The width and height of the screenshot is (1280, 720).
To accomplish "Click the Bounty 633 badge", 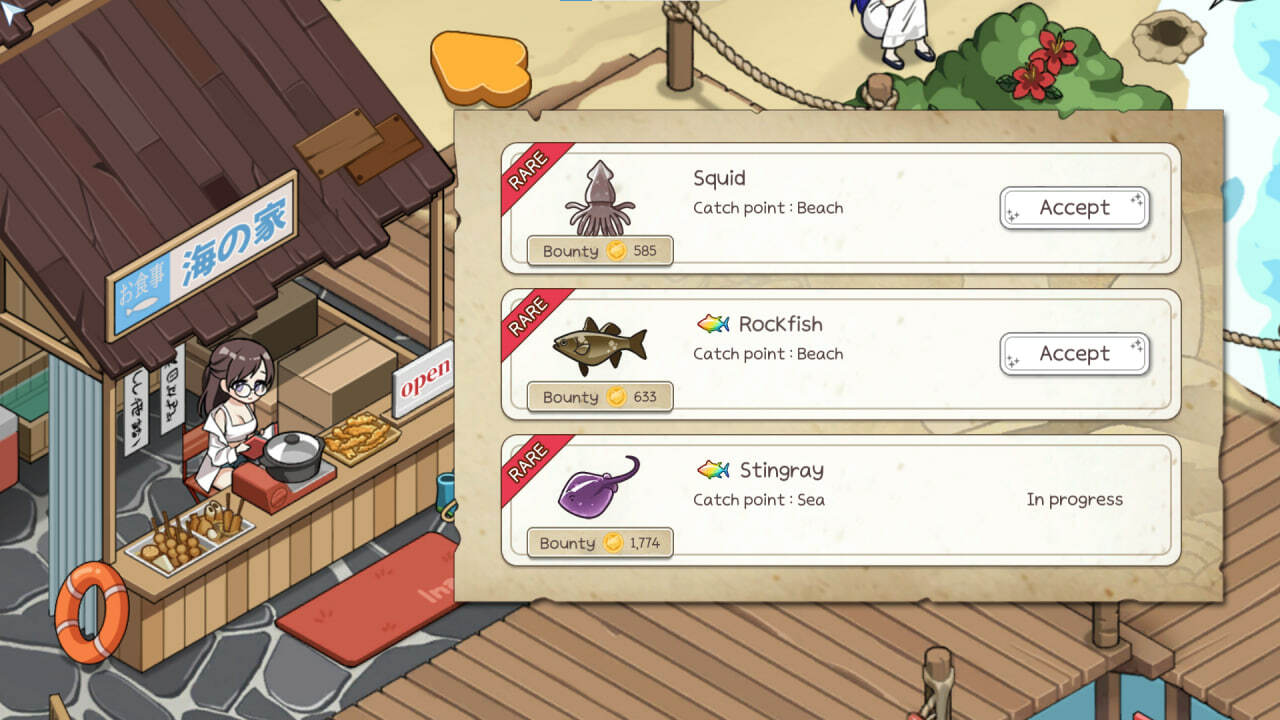I will (x=600, y=397).
